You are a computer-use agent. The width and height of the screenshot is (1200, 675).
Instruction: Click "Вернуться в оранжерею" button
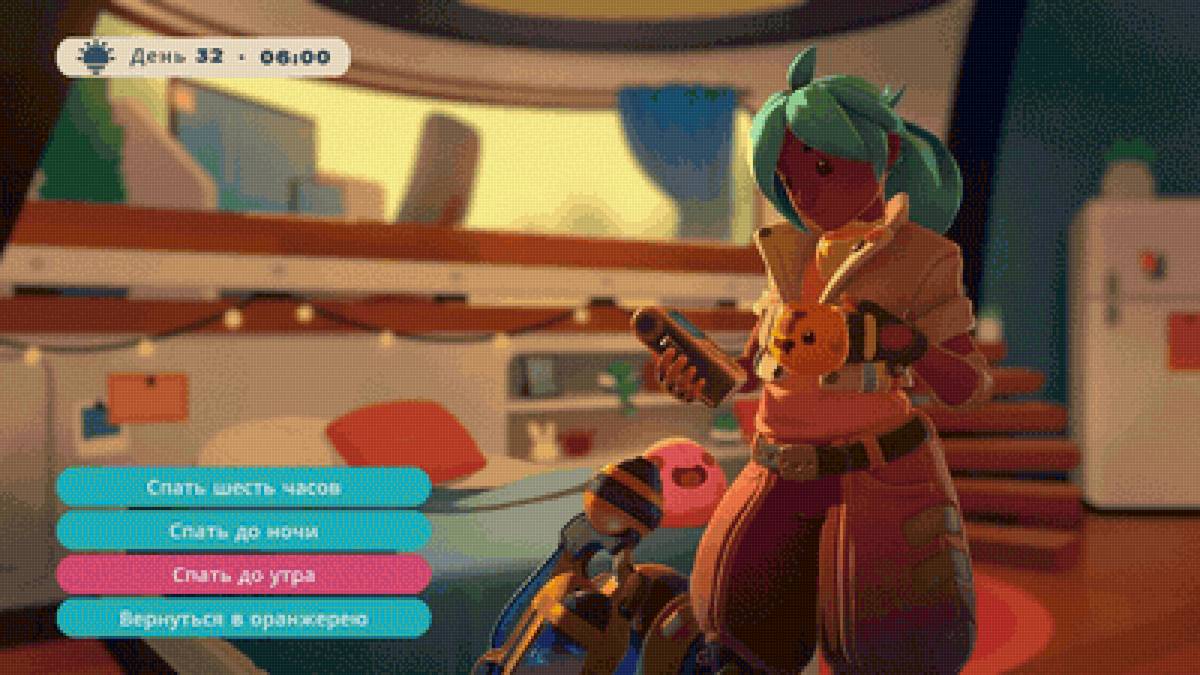(x=244, y=619)
